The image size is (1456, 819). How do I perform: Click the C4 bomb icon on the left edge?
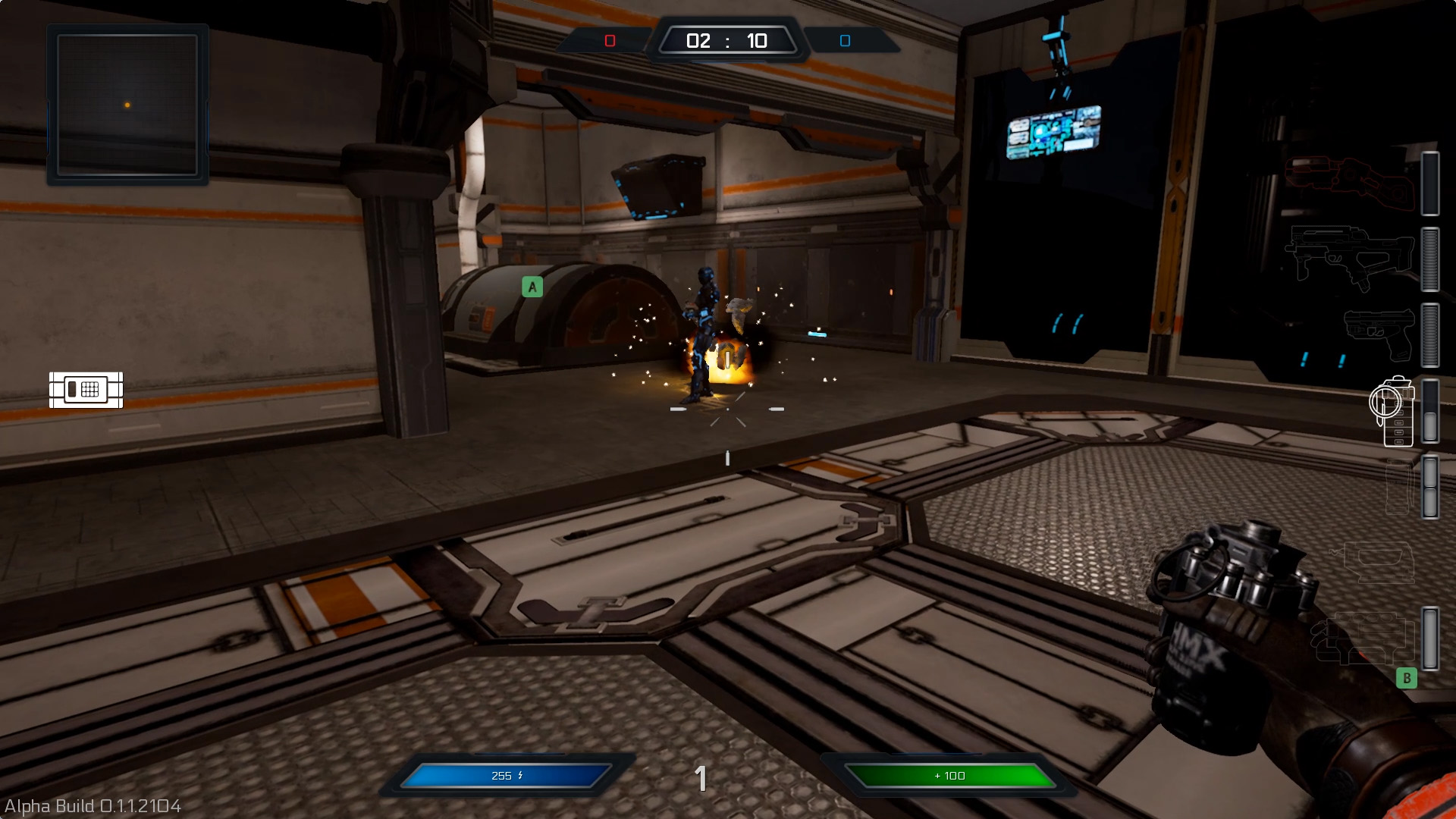point(86,389)
